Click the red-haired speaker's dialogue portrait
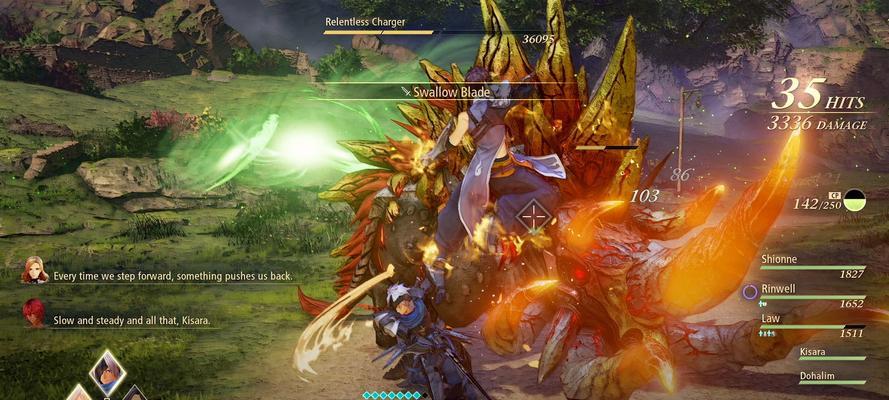889x400 pixels. (x=35, y=311)
